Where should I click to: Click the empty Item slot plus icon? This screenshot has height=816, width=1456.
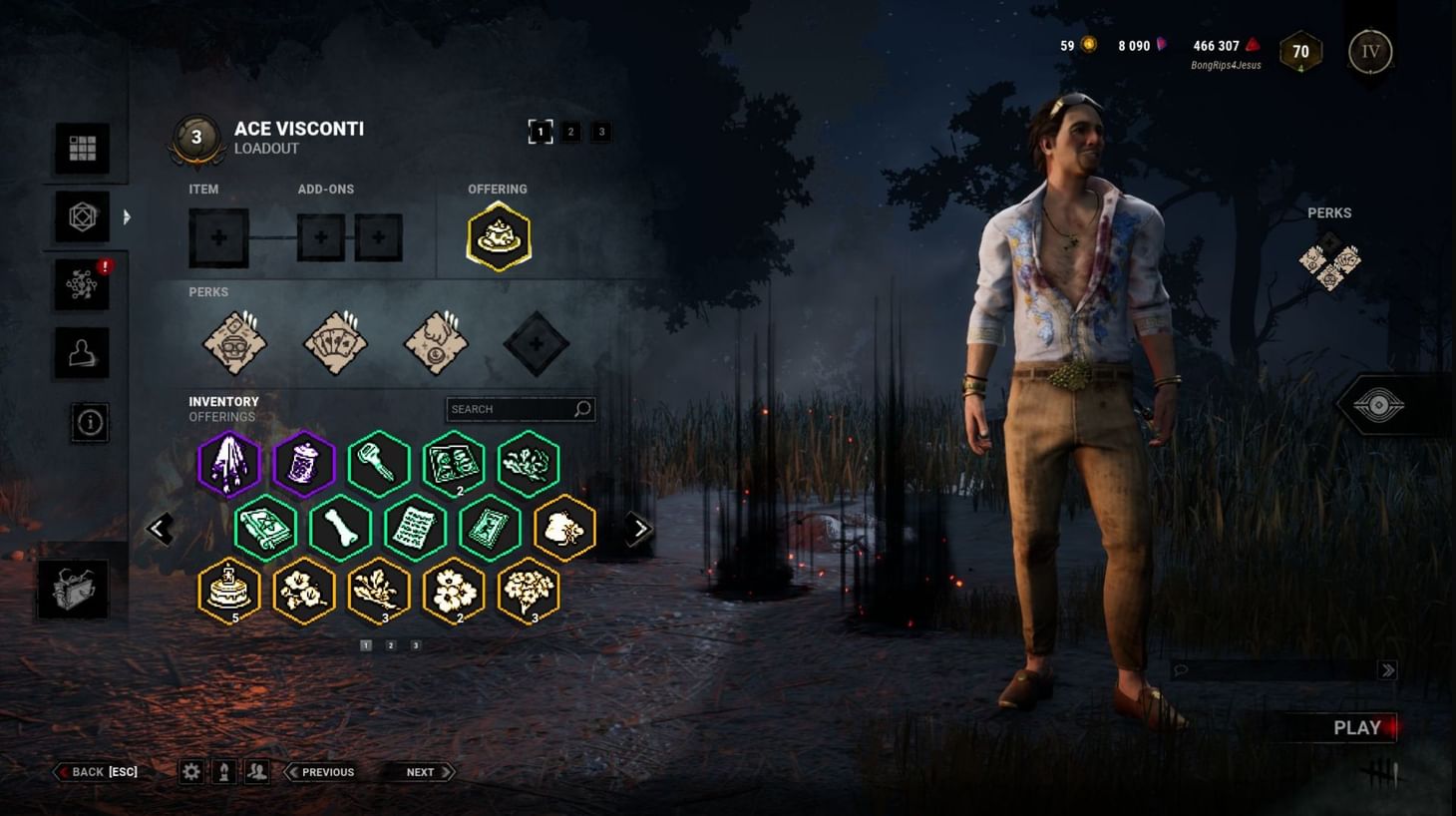[219, 236]
